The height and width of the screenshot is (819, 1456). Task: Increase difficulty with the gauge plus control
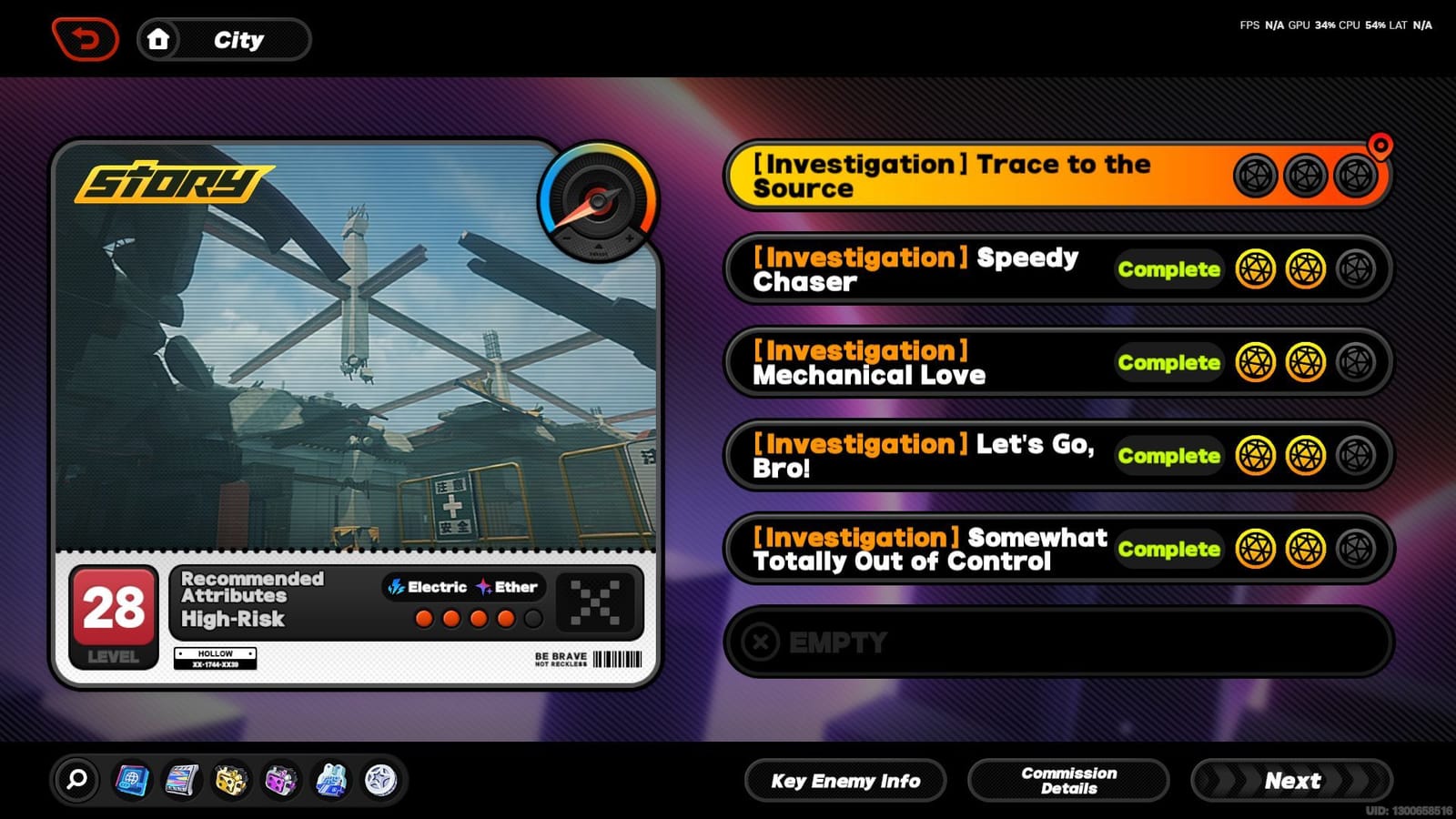[629, 238]
